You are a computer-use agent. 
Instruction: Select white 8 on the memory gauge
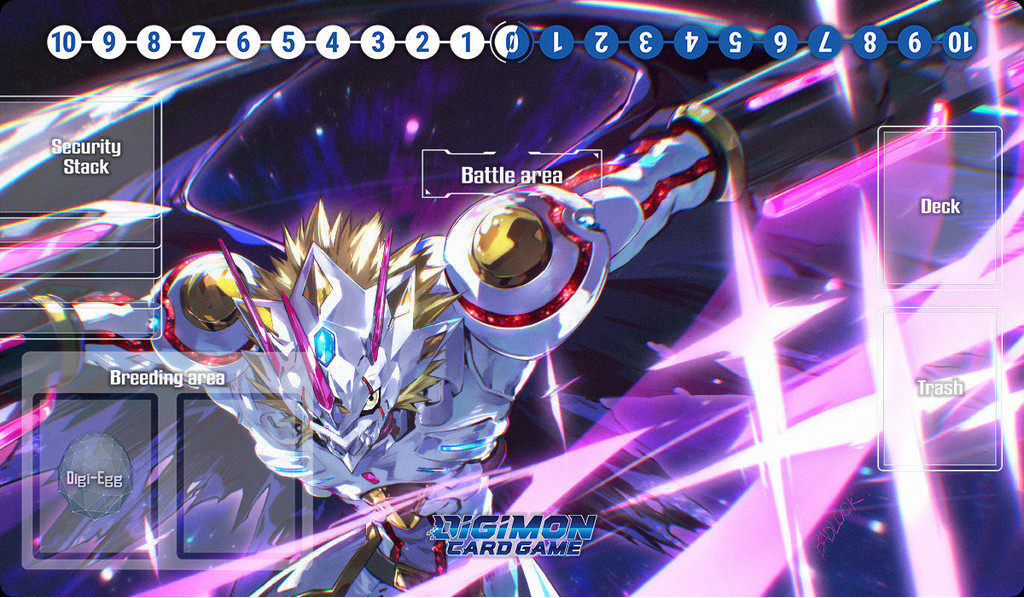coord(153,43)
